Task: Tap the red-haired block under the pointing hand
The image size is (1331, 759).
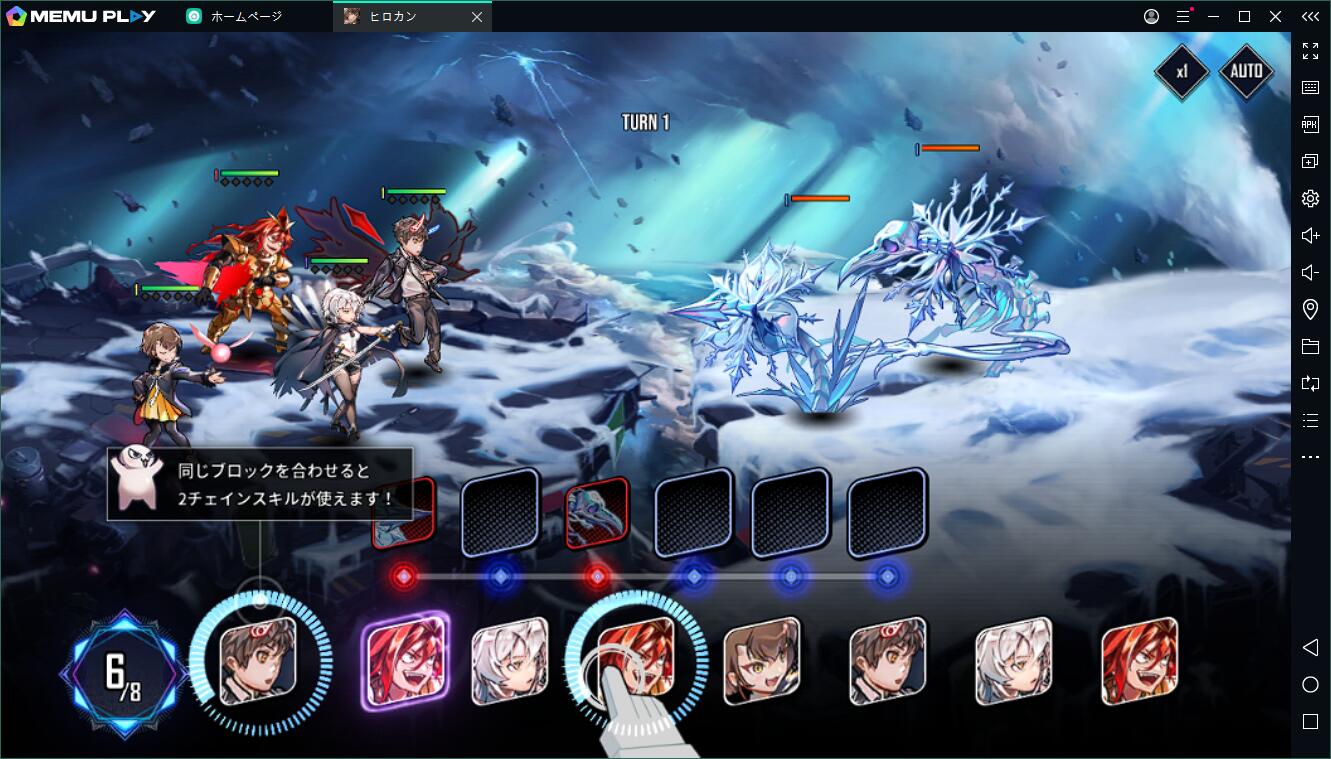Action: [x=636, y=655]
